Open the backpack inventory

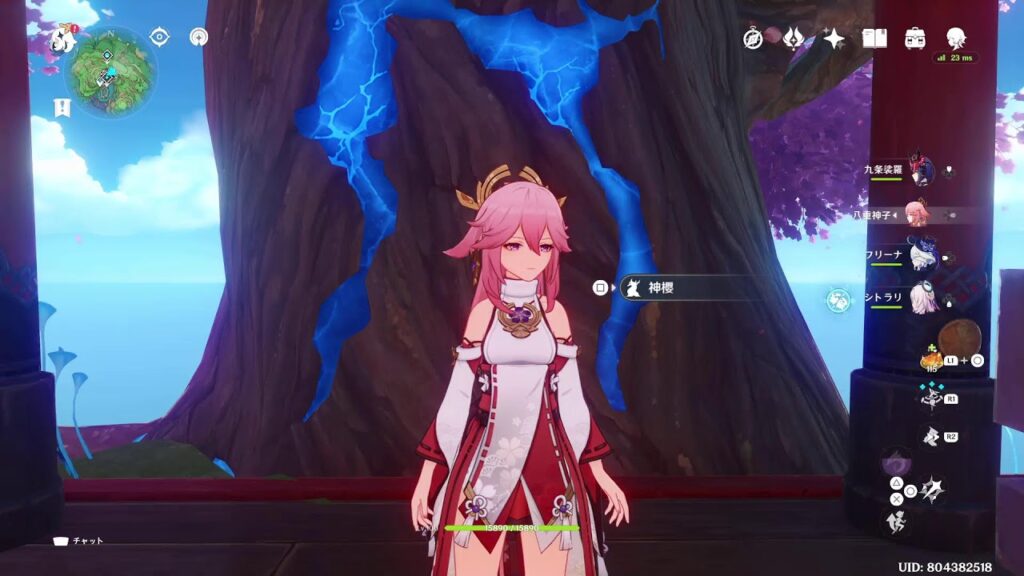click(x=914, y=38)
